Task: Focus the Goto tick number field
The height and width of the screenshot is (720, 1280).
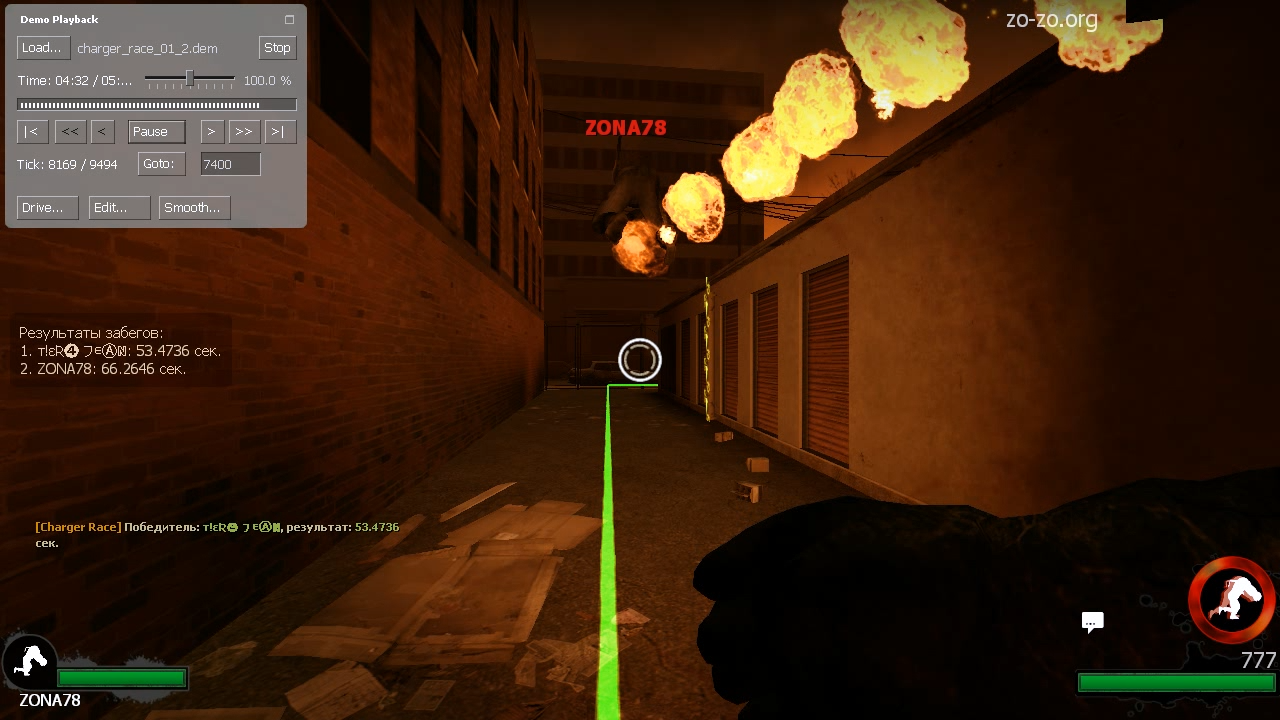Action: (x=230, y=164)
